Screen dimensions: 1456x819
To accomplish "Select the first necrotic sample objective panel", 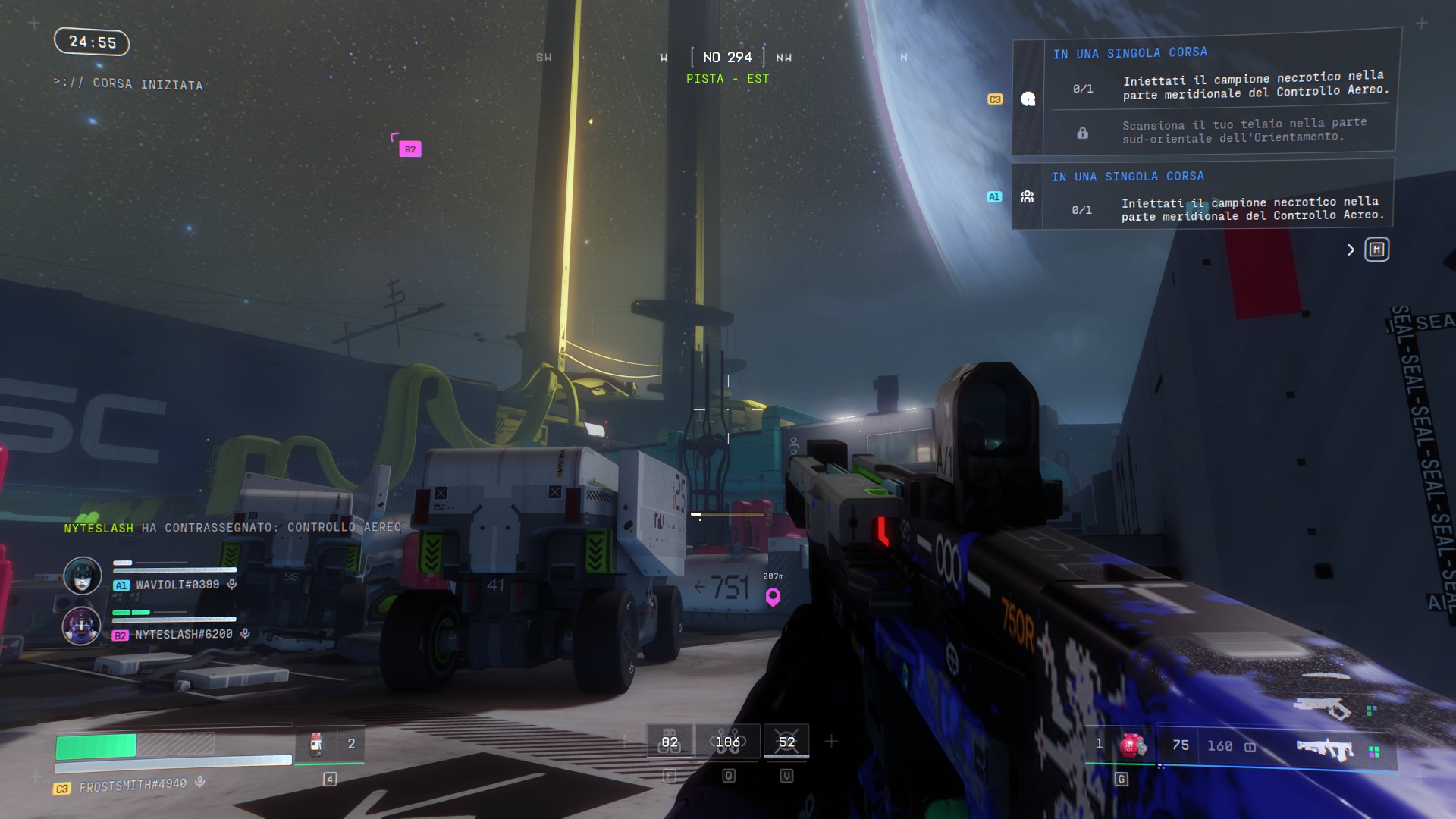I will pyautogui.click(x=1221, y=84).
